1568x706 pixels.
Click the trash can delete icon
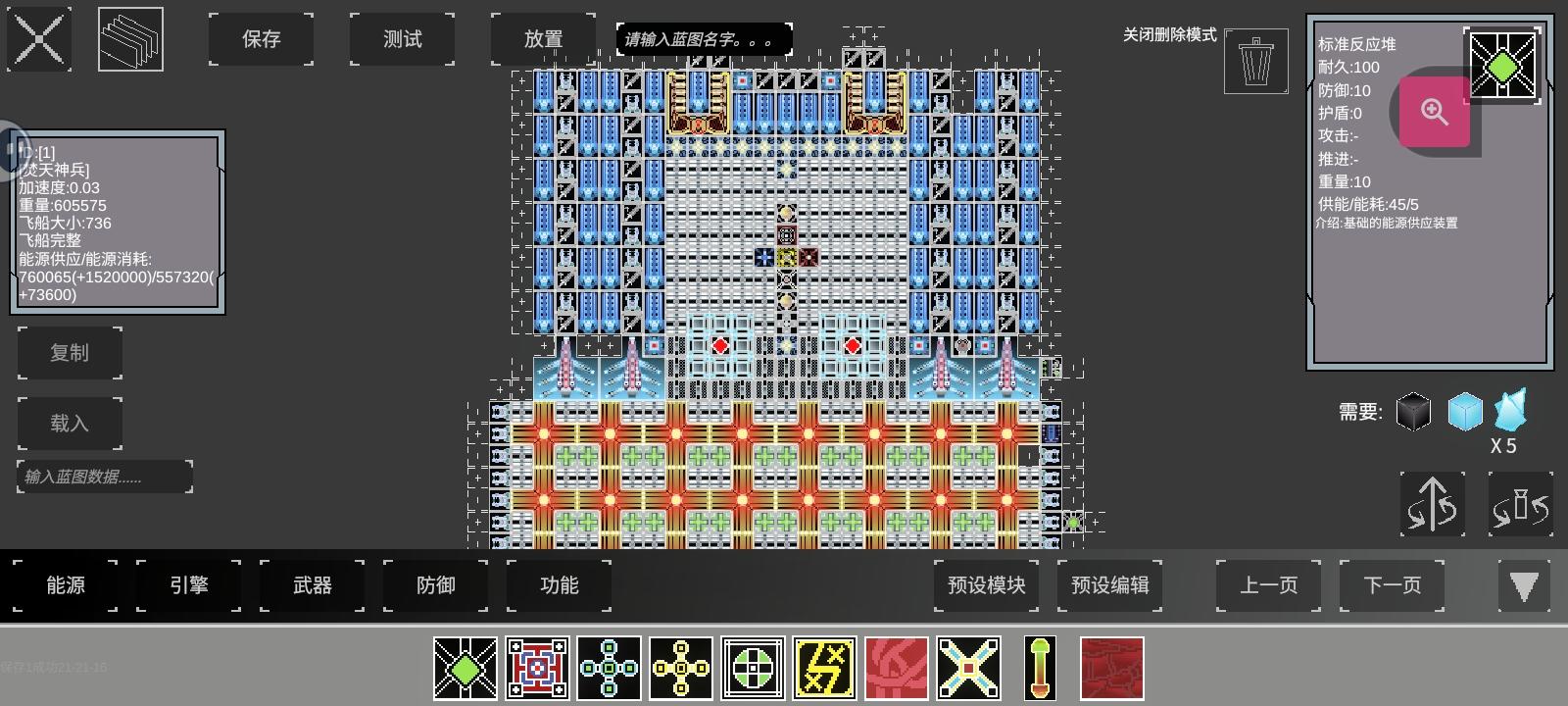pos(1254,61)
